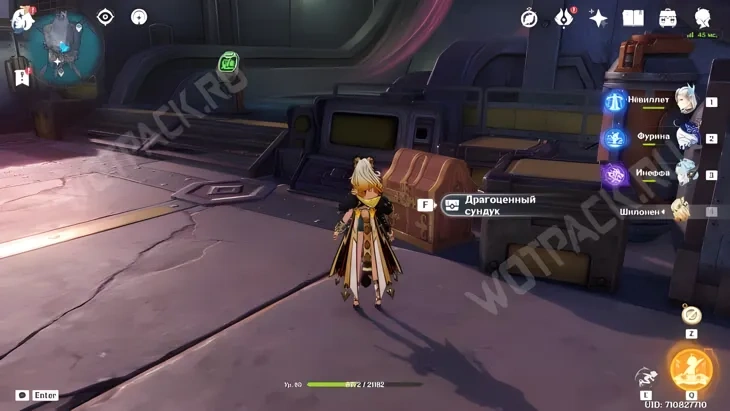
Task: Click the green tracked quest marker
Action: (x=229, y=64)
